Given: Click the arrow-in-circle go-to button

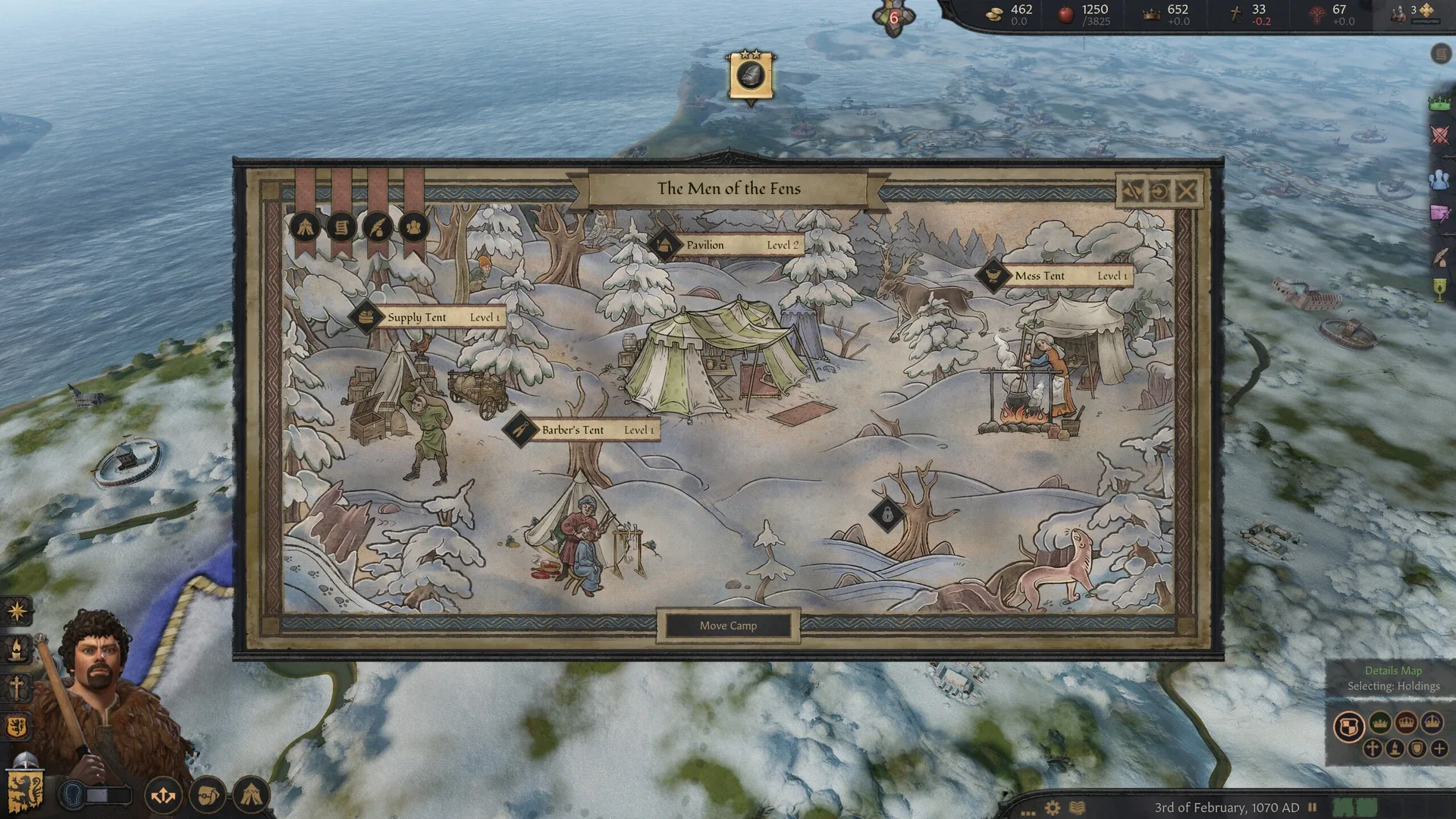Looking at the screenshot, I should point(1159,191).
